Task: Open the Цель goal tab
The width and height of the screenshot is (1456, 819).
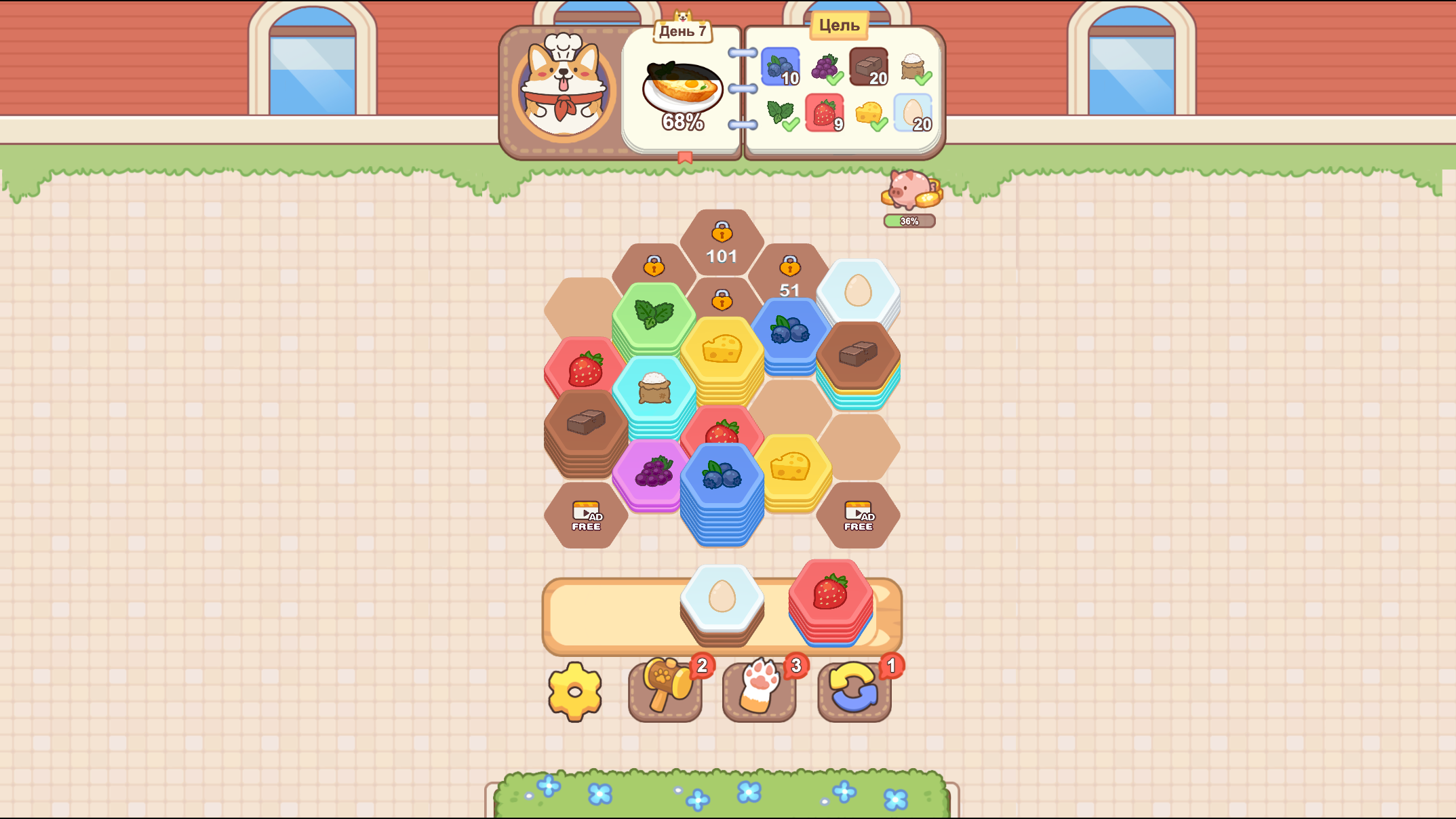Action: (838, 25)
